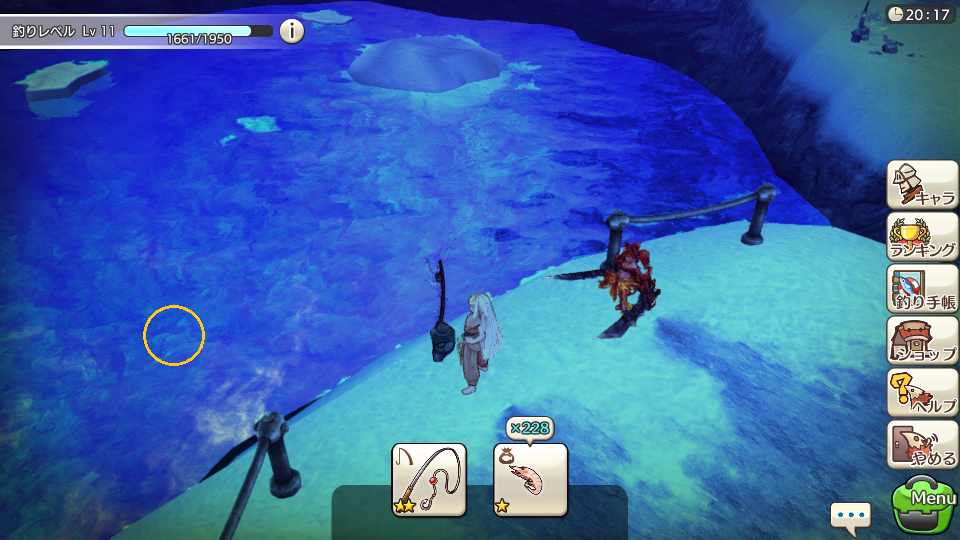Image resolution: width=960 pixels, height=540 pixels.
Task: Open the fishing level info button
Action: click(x=291, y=31)
